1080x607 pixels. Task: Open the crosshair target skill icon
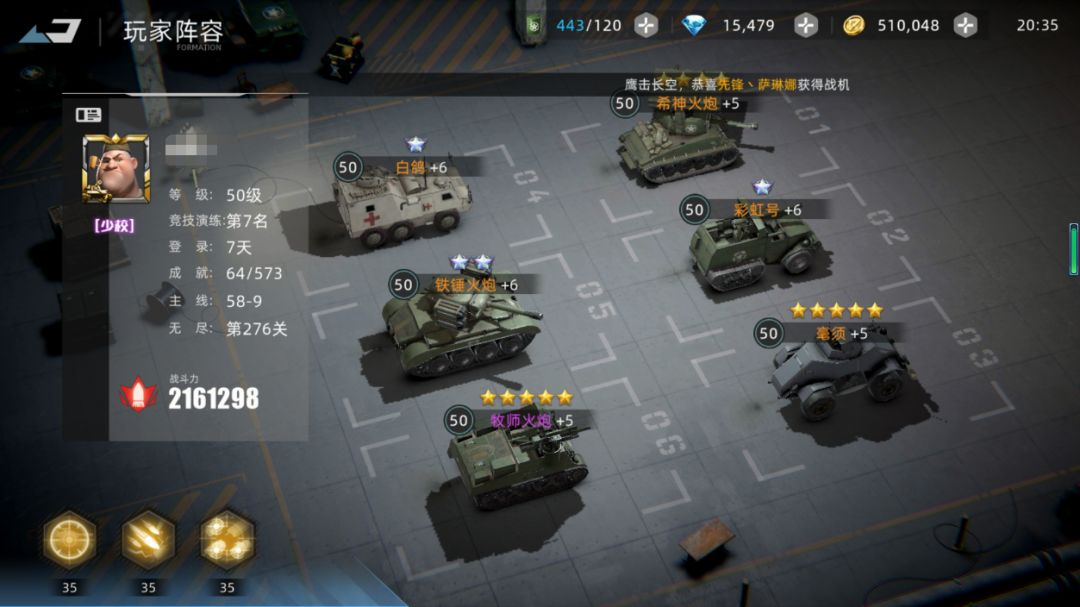point(69,540)
